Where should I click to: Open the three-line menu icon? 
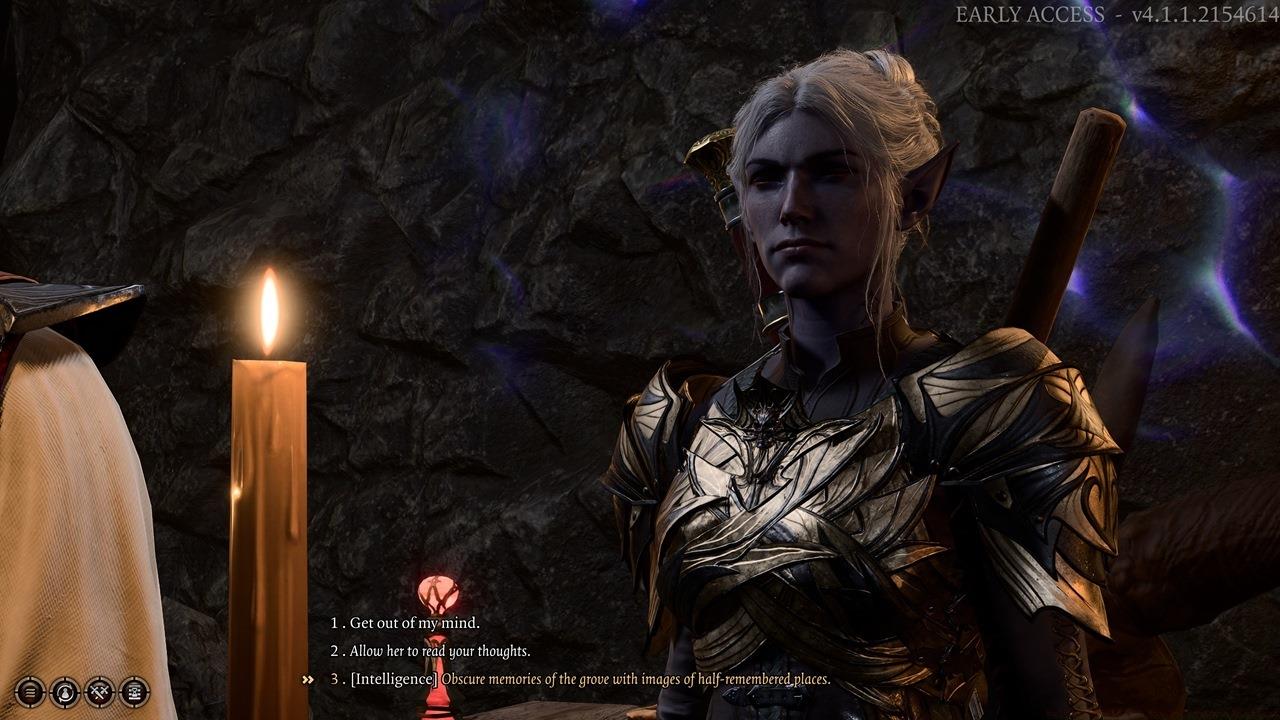pyautogui.click(x=31, y=691)
